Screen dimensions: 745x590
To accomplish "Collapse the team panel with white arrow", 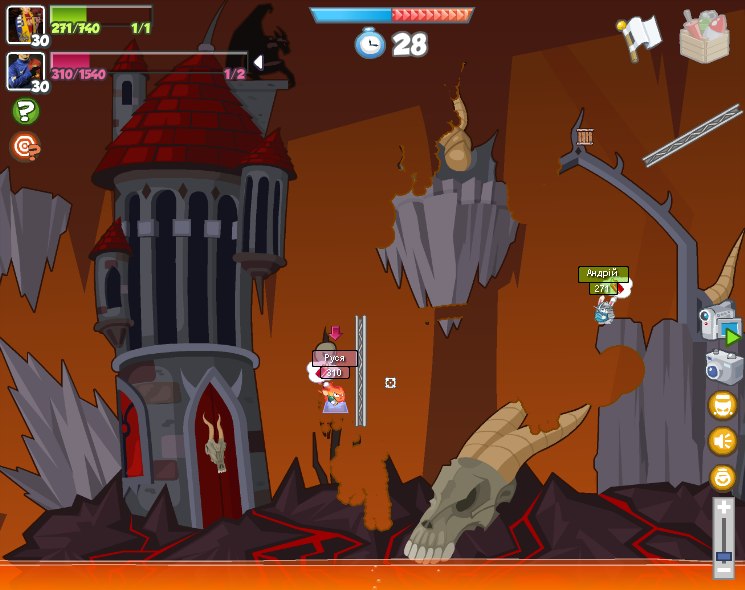I will (x=257, y=63).
